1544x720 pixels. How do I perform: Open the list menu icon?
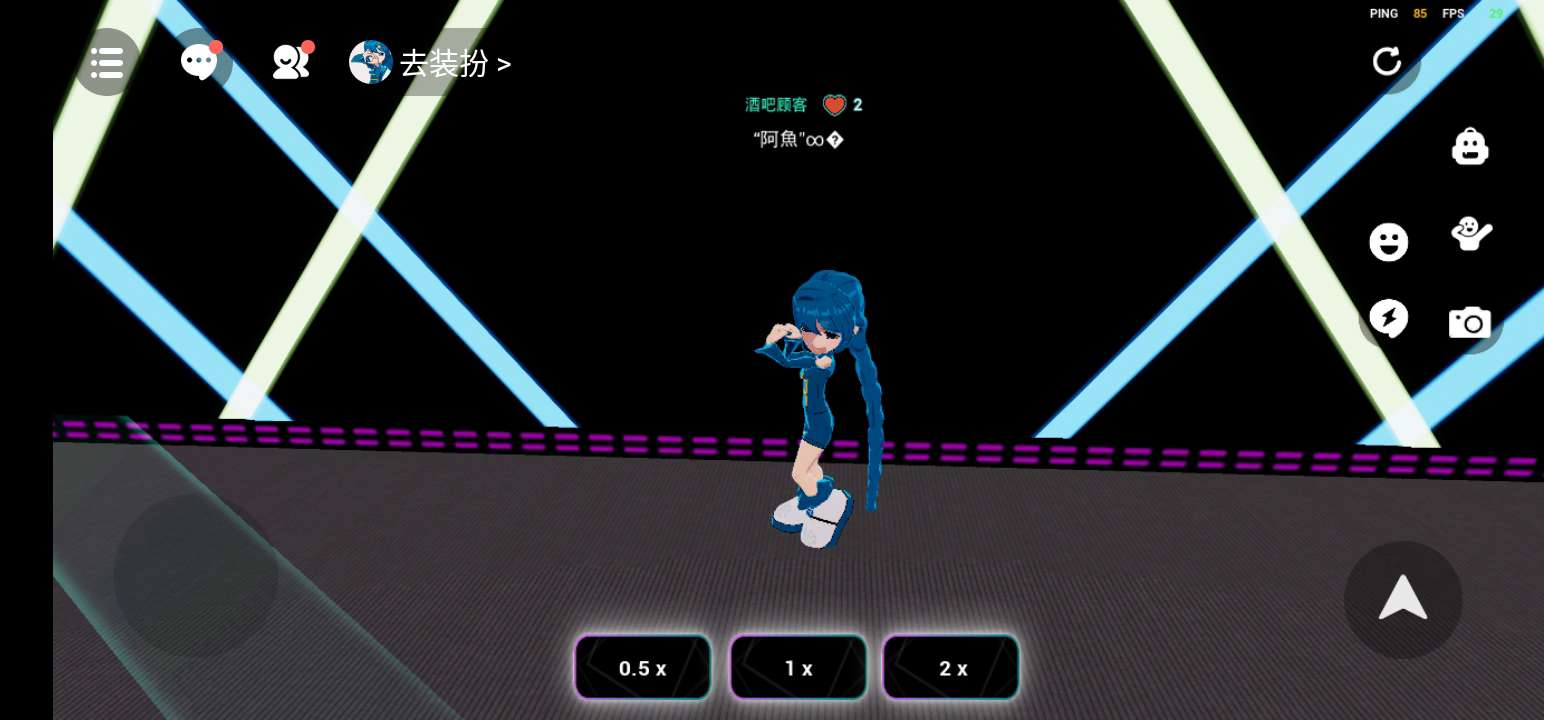coord(107,63)
